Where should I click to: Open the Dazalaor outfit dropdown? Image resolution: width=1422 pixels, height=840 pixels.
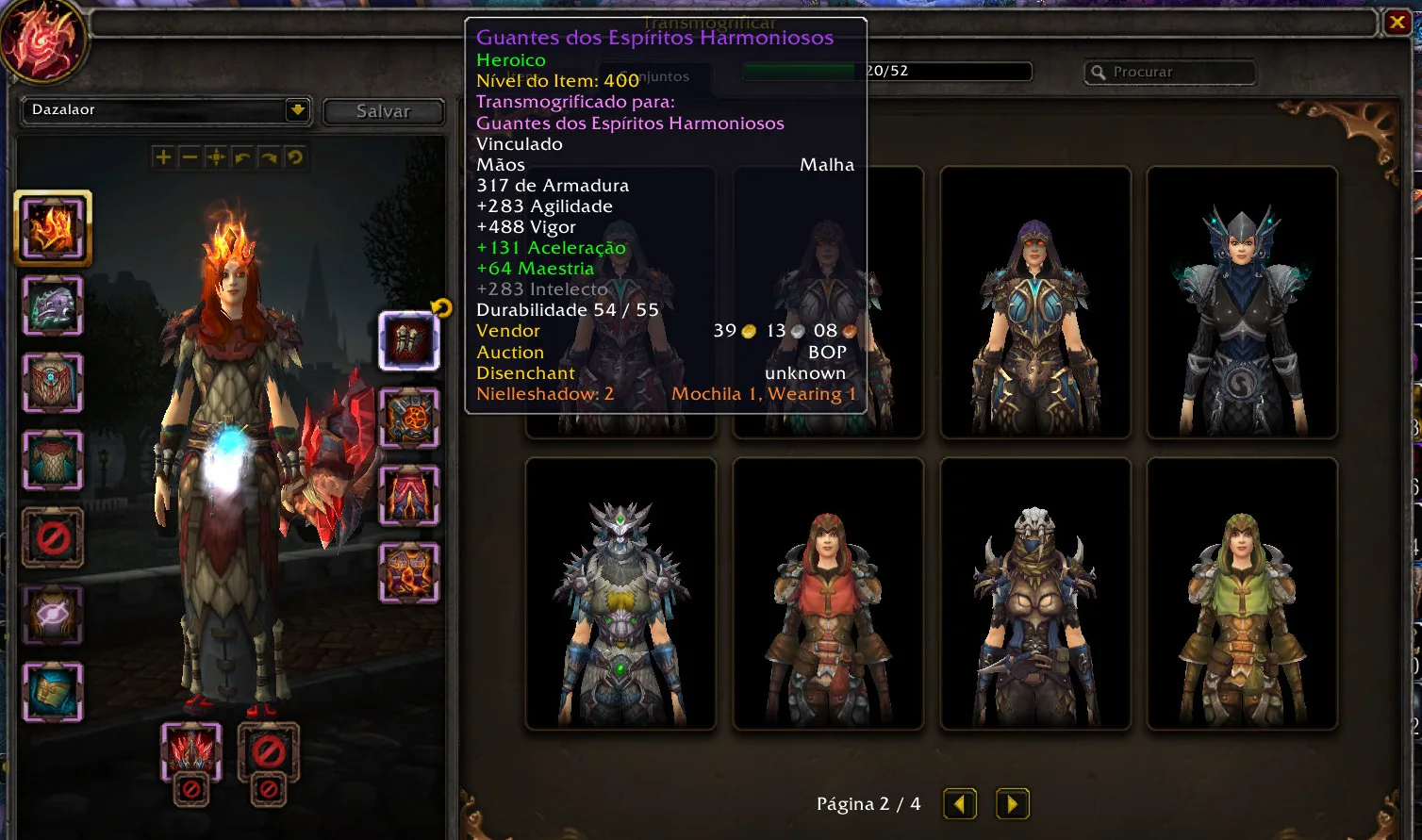pos(160,110)
